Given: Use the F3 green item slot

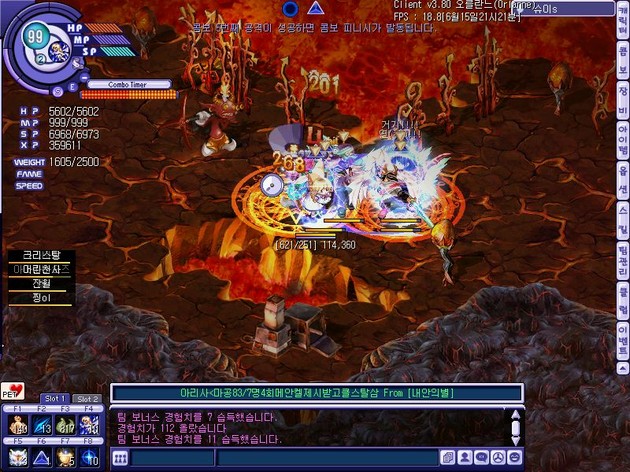Looking at the screenshot, I should coord(66,428).
